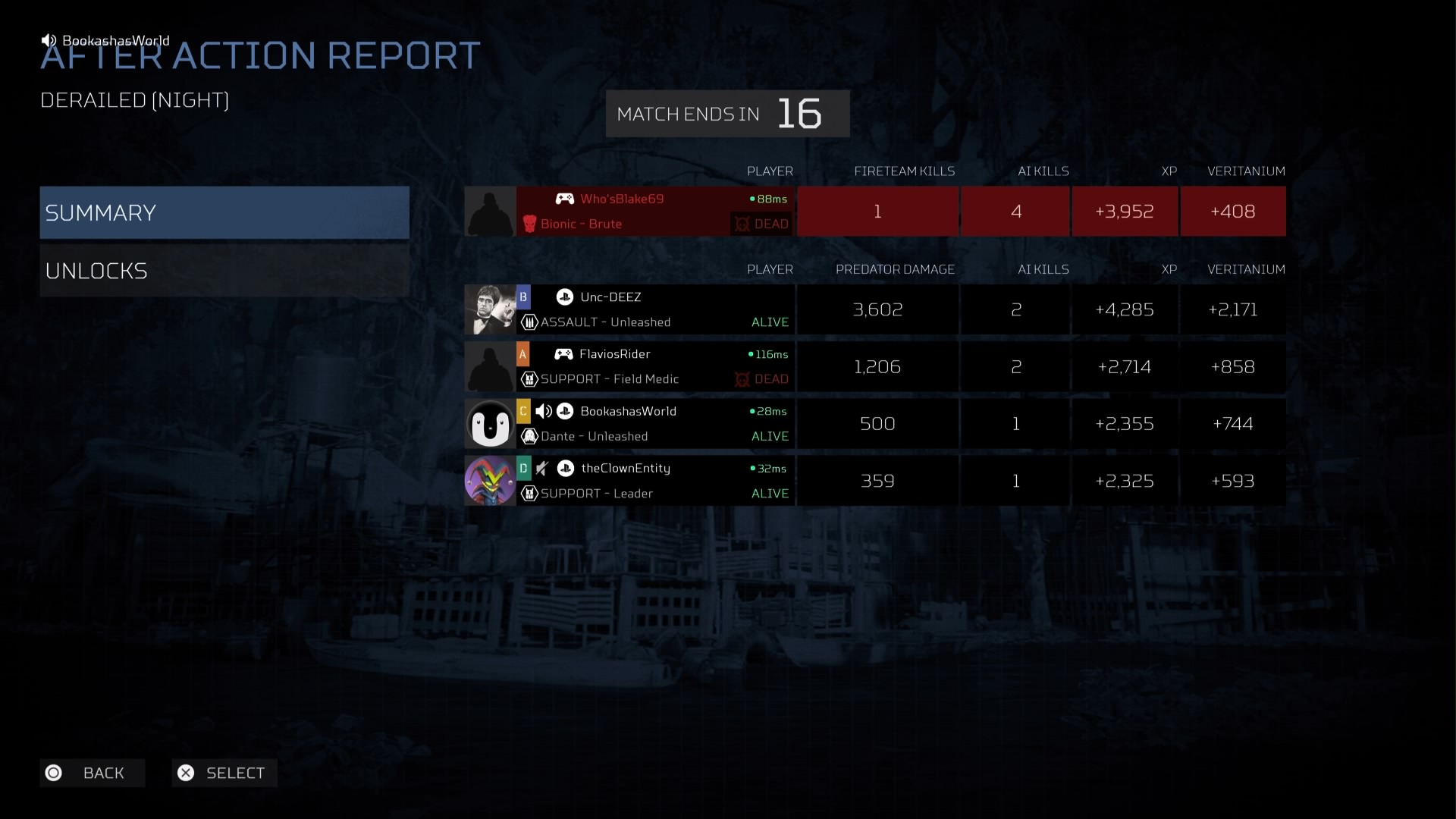Toggle theClownEntity's muted microphone icon
This screenshot has height=819, width=1456.
point(542,469)
